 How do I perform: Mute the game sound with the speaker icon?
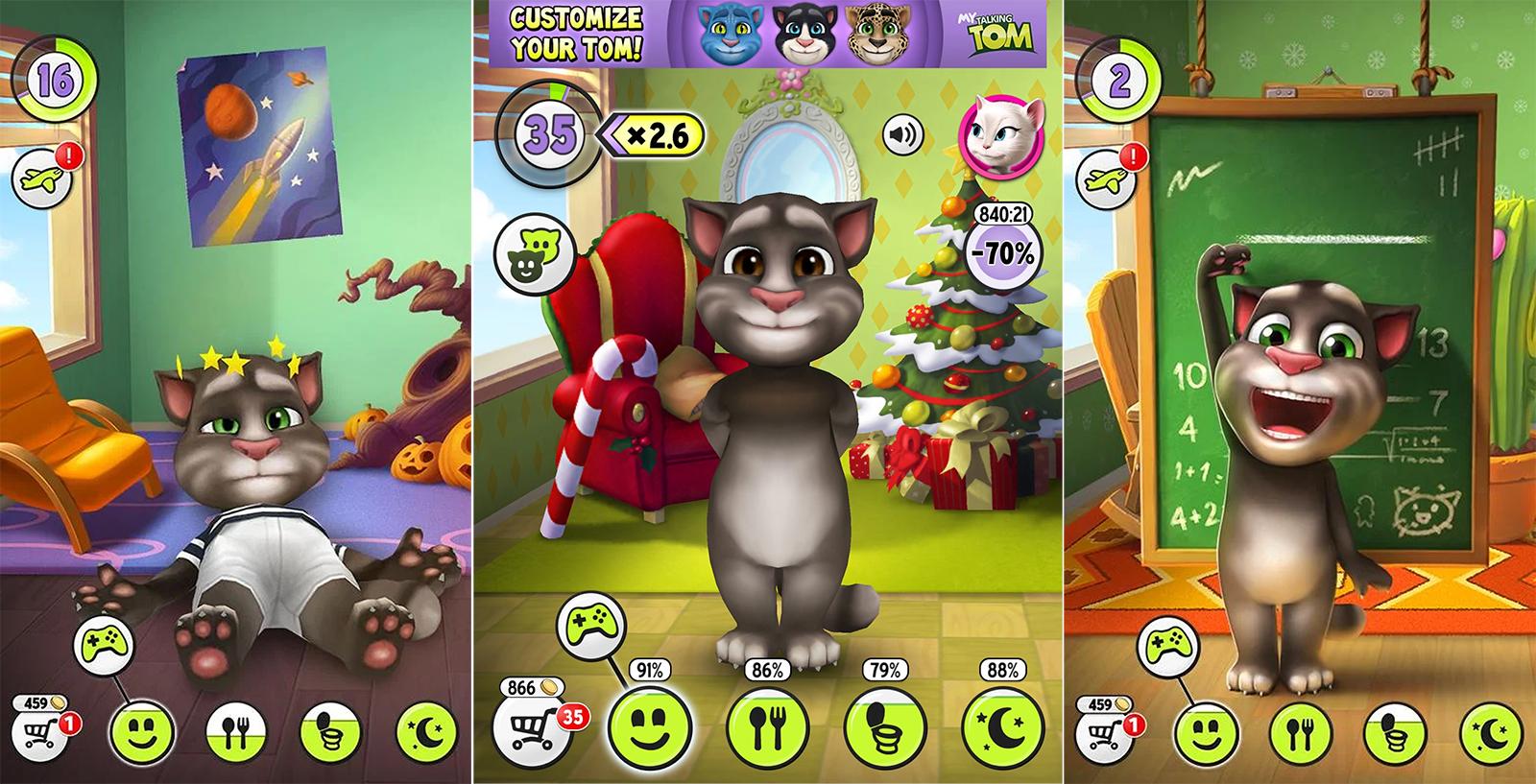point(902,137)
